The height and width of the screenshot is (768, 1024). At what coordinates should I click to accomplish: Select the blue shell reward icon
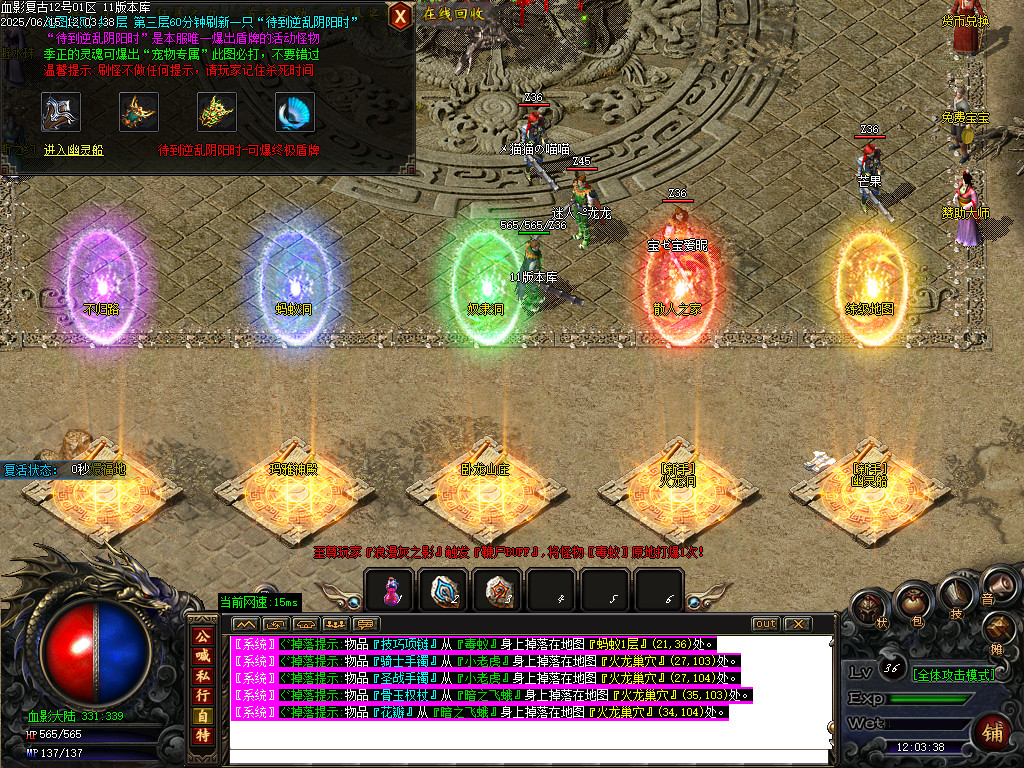295,112
